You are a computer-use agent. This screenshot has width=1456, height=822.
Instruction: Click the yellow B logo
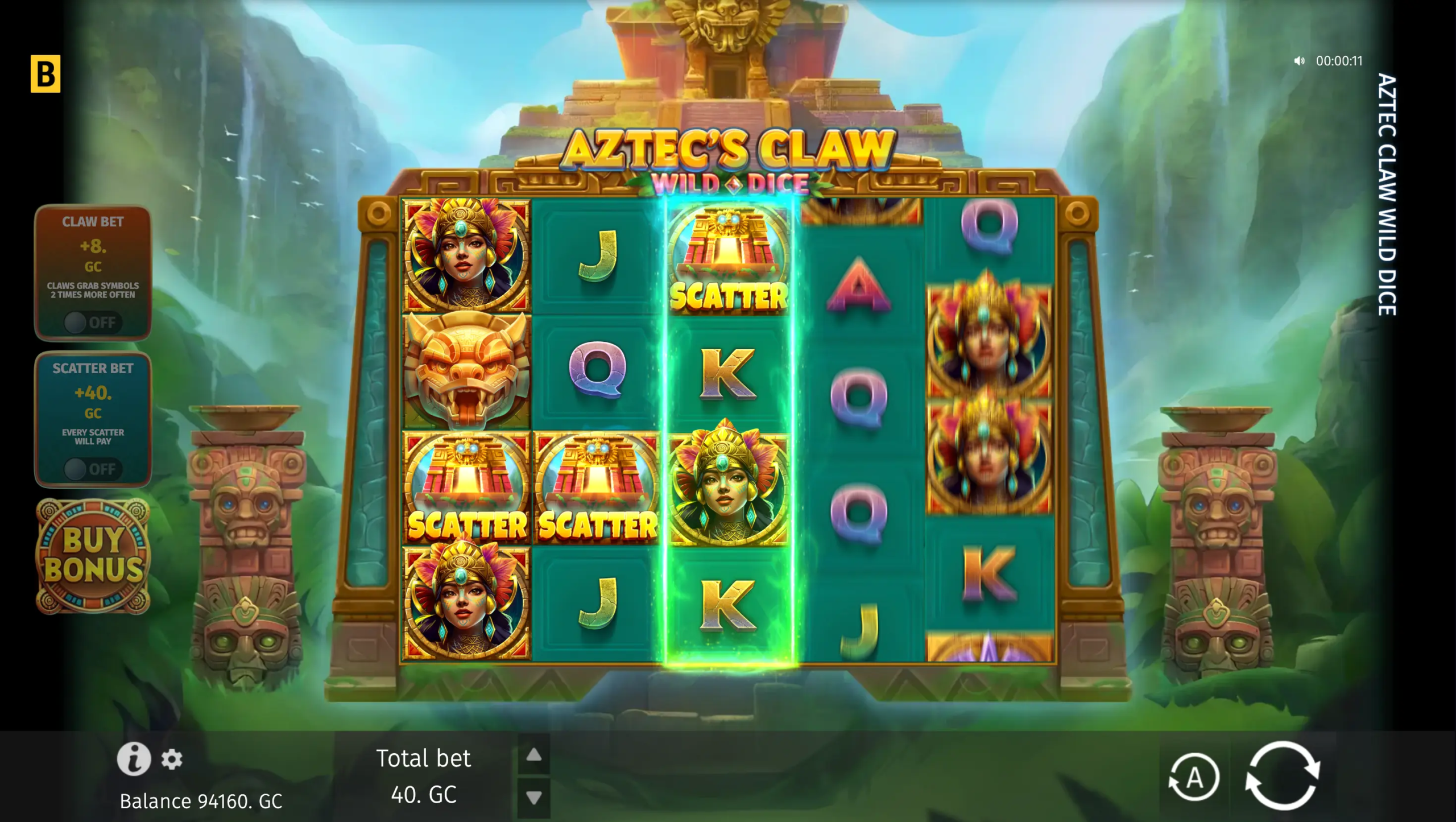point(45,74)
